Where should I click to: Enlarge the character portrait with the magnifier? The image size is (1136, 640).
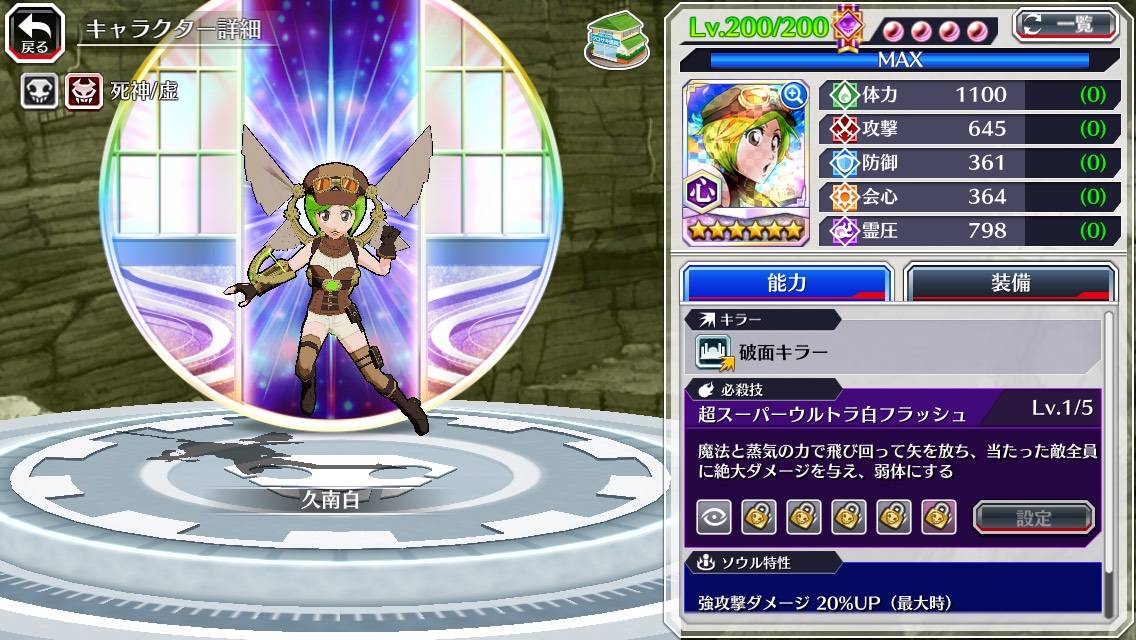(x=794, y=95)
